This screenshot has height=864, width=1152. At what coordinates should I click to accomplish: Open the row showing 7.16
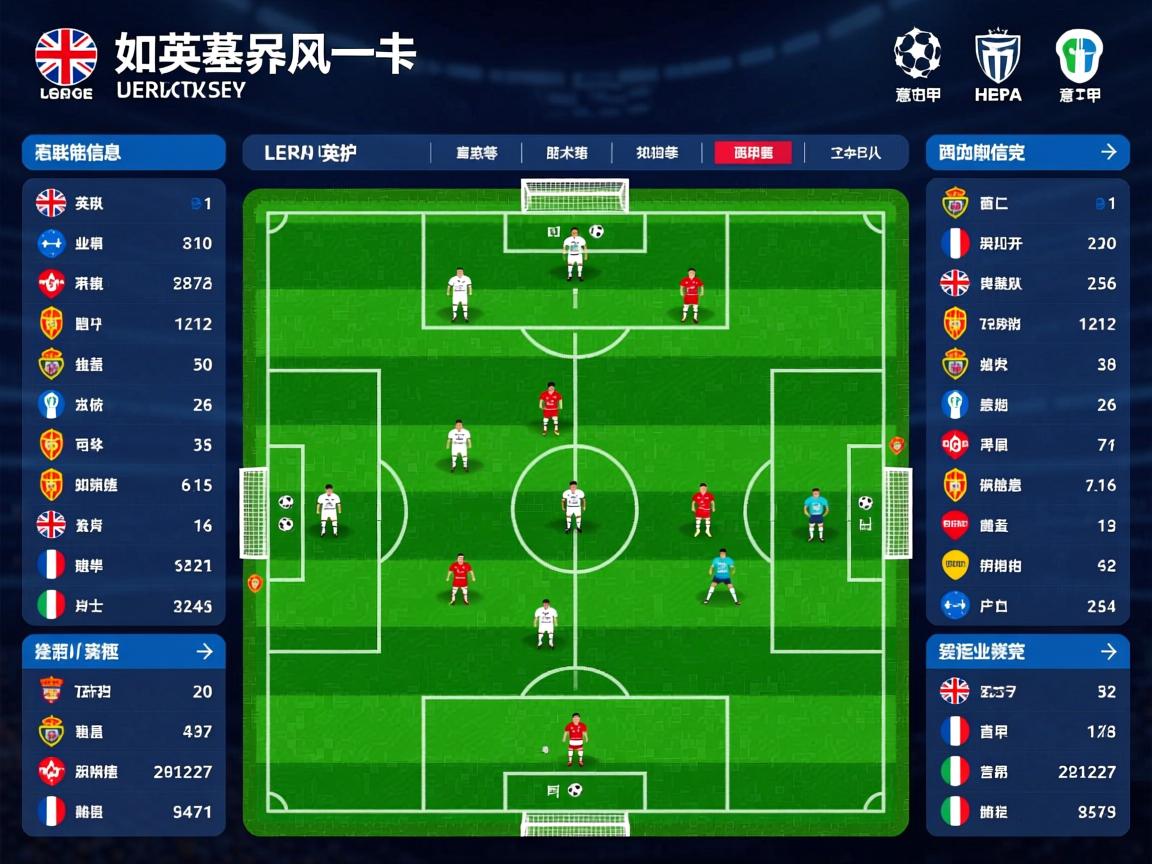click(x=1028, y=485)
